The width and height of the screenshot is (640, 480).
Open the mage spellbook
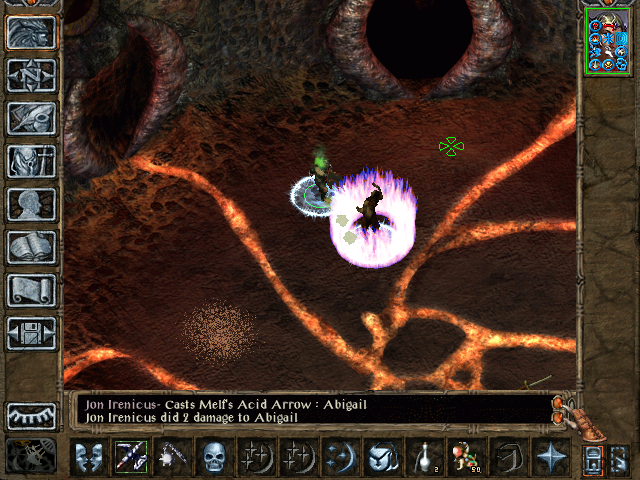31,247
